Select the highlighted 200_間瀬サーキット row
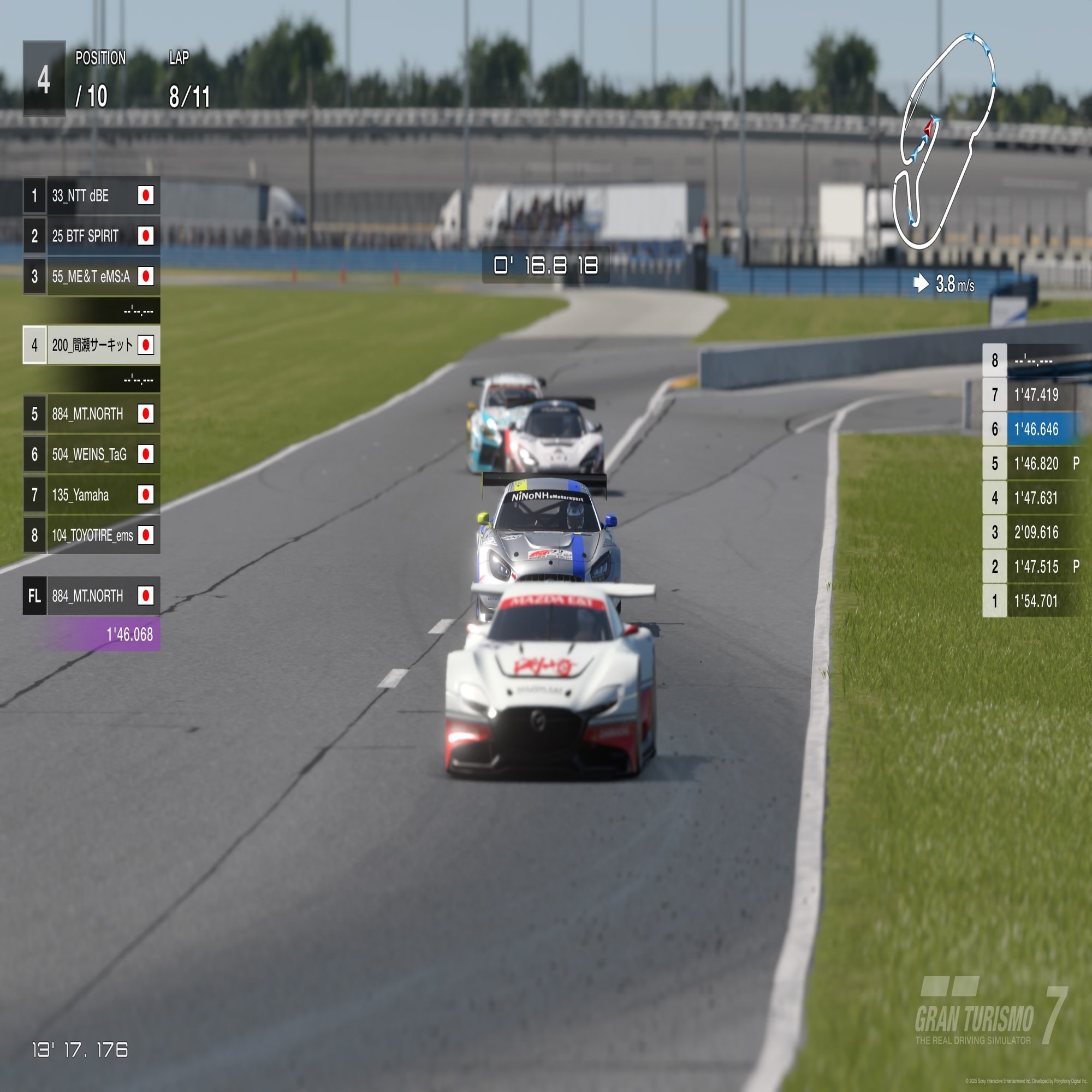The image size is (1092, 1092). pyautogui.click(x=92, y=345)
